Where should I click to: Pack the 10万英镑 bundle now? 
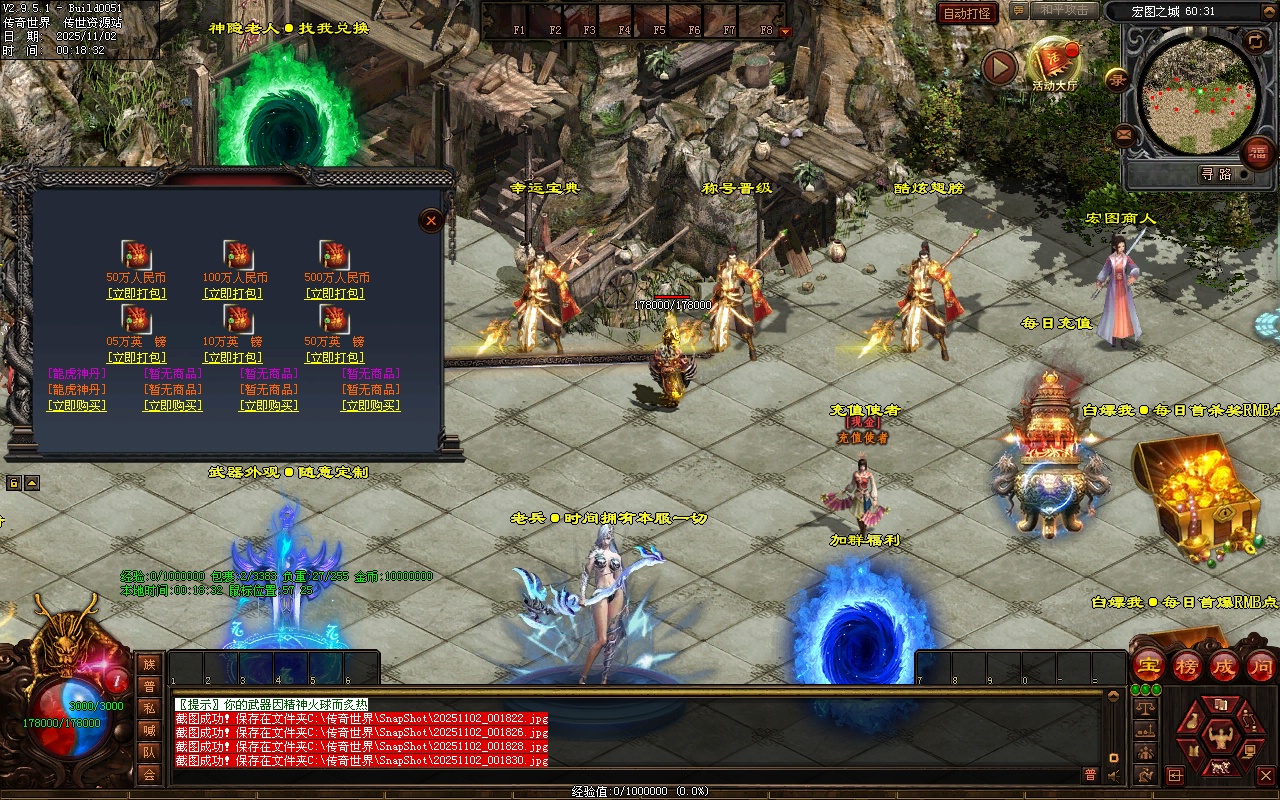[x=235, y=358]
